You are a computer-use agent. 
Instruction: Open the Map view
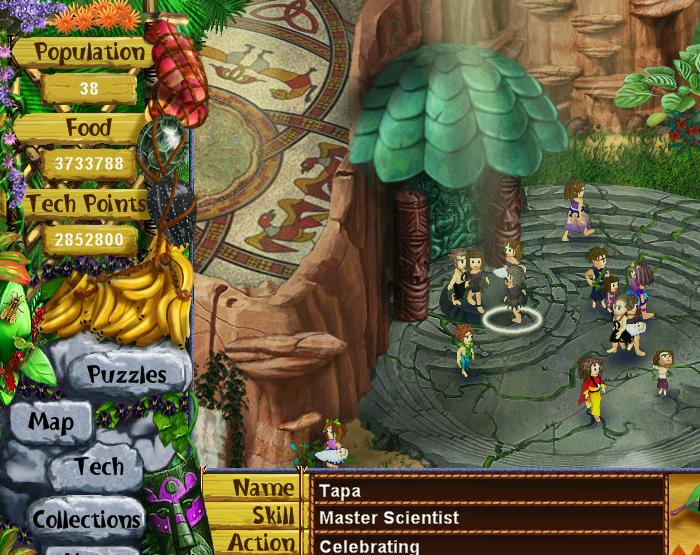pyautogui.click(x=51, y=422)
